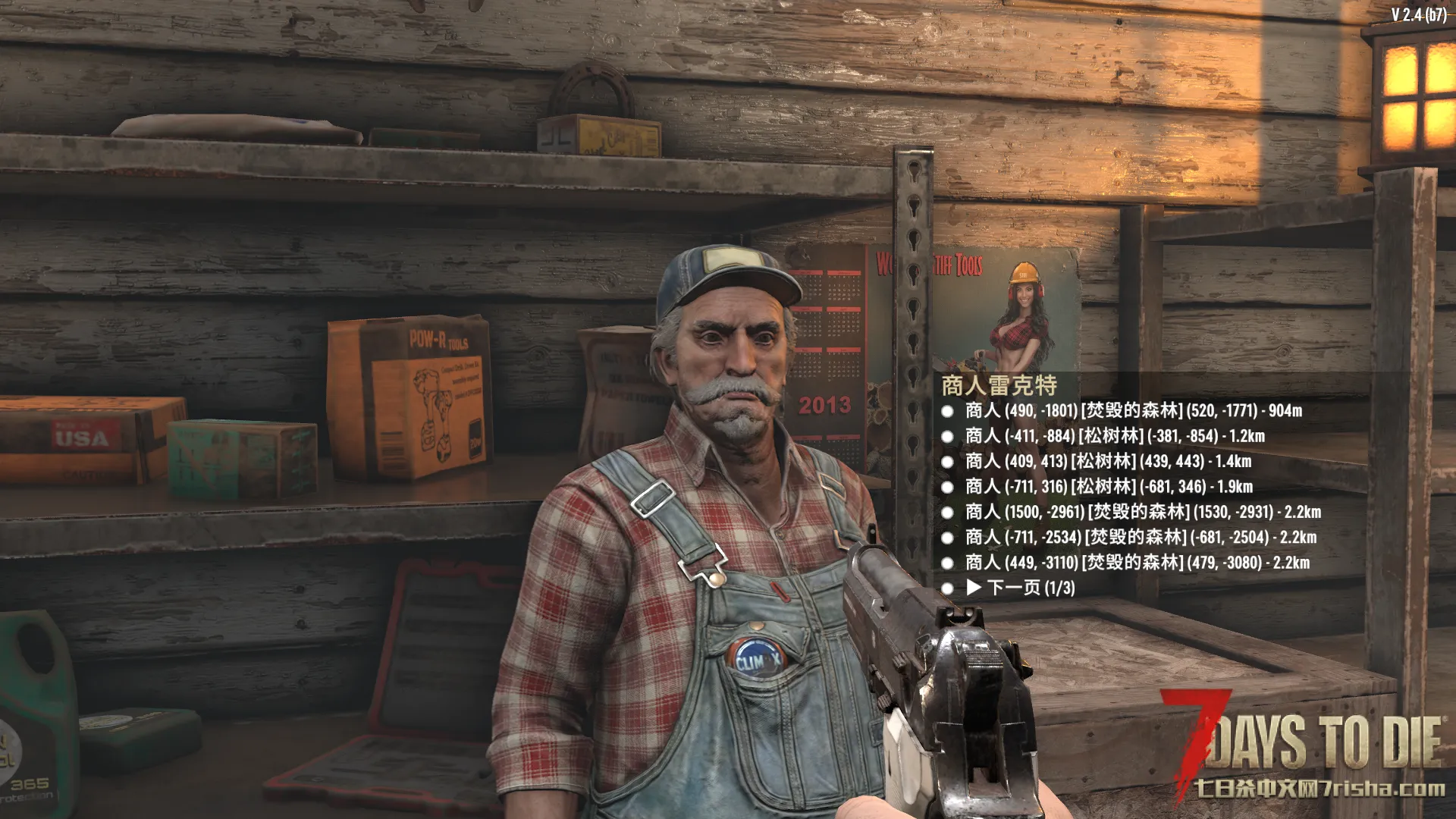Select trader at (490, -1801), 904m away
The height and width of the screenshot is (819, 1456).
tap(1133, 411)
